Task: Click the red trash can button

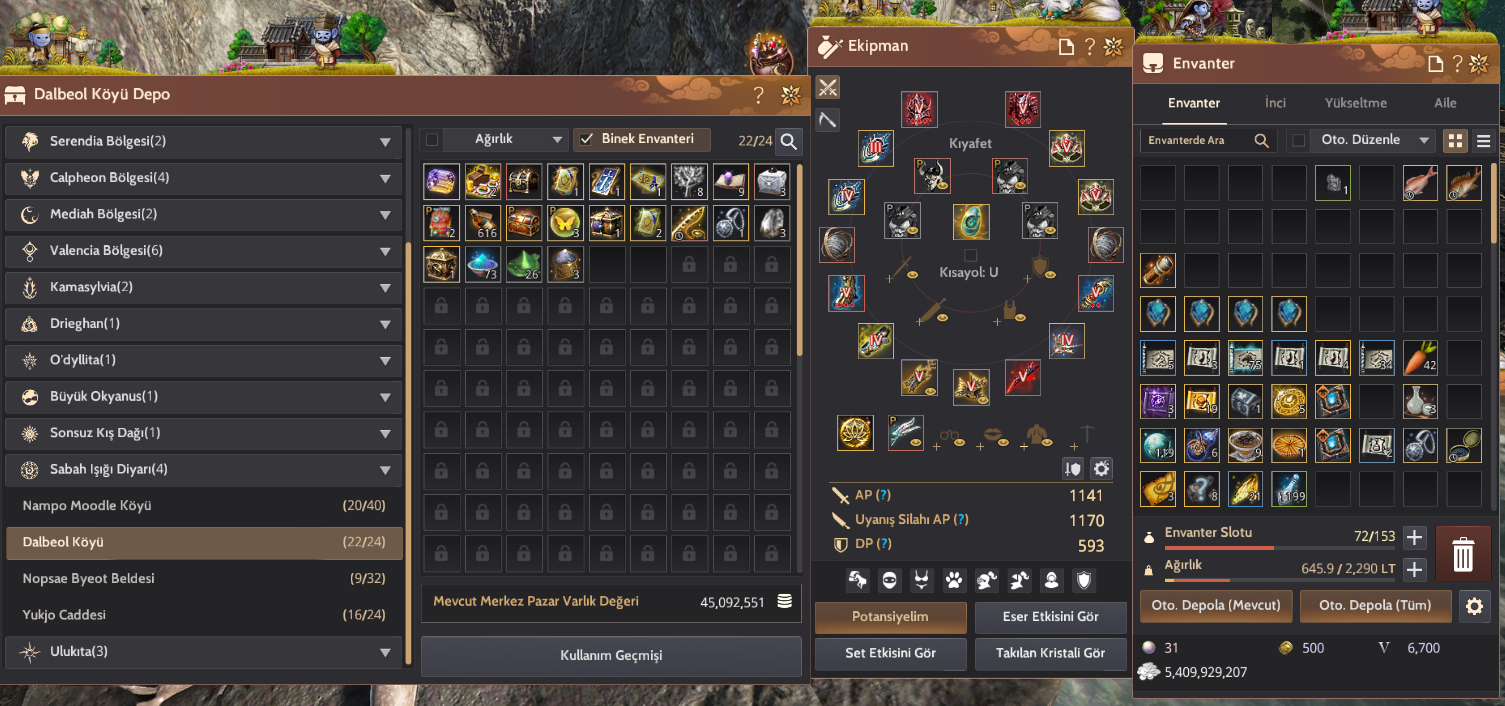Action: click(x=1463, y=554)
